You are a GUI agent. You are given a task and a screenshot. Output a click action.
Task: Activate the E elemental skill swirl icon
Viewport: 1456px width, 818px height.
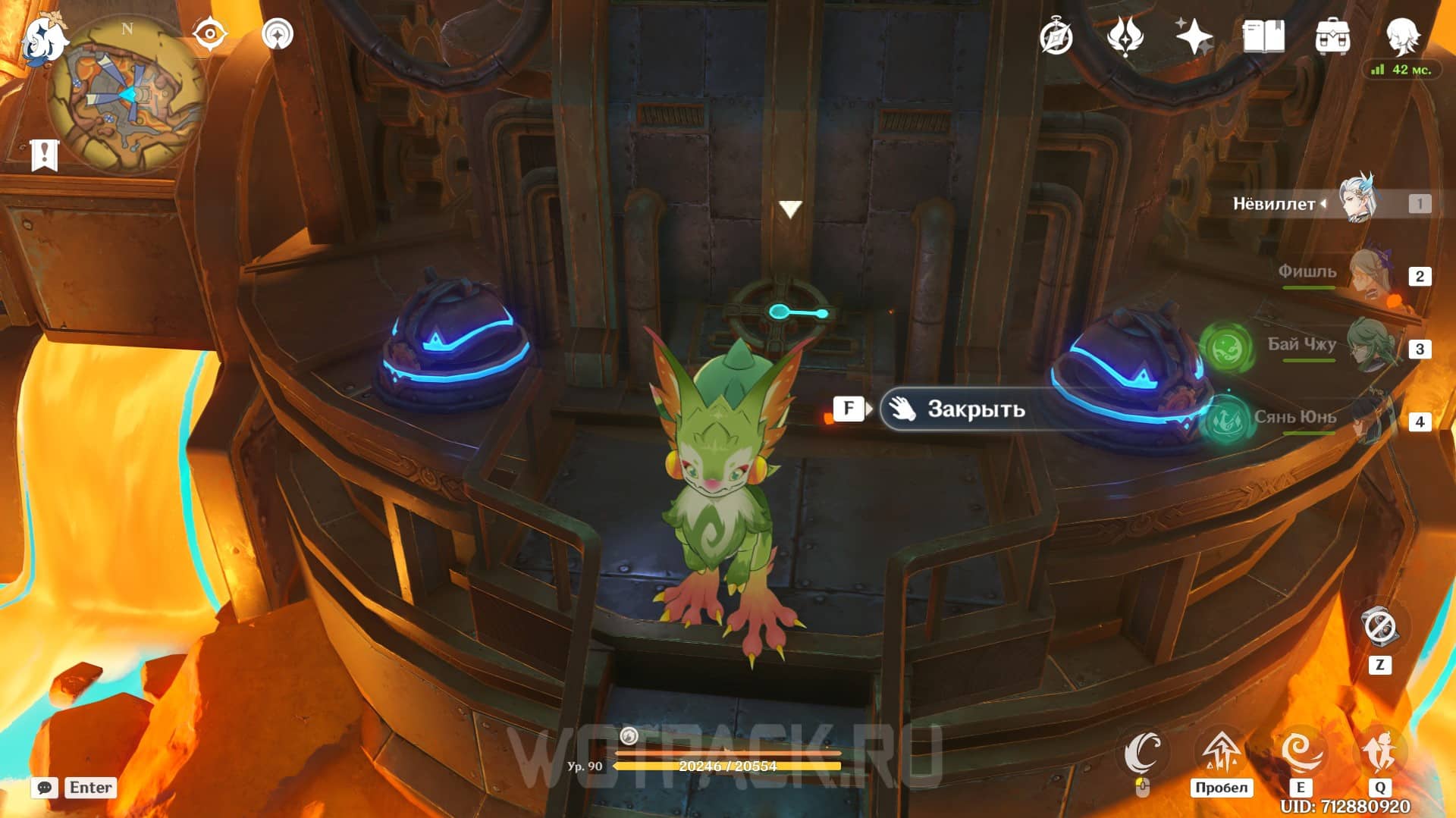point(1301,753)
